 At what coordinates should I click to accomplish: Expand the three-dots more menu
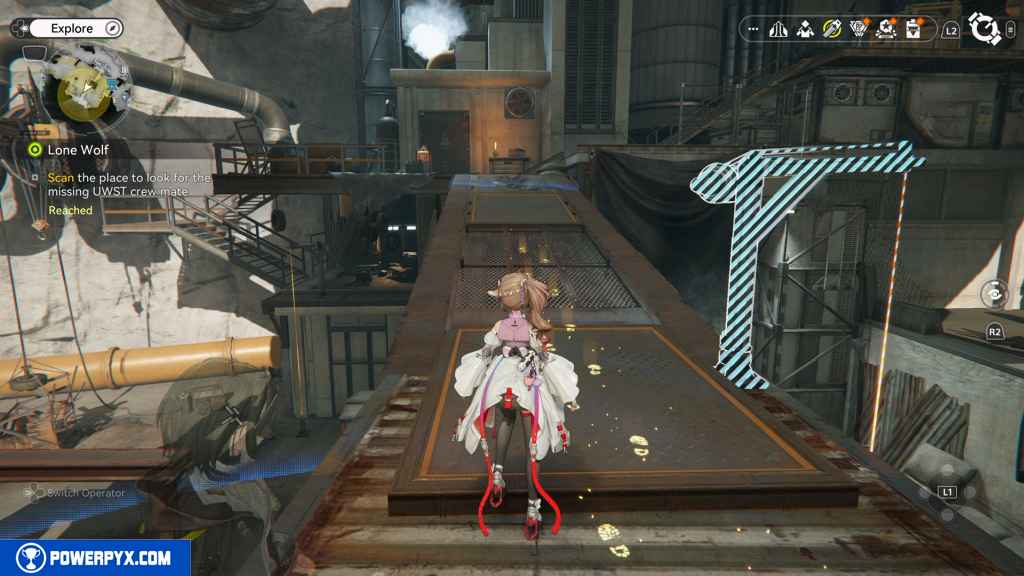coord(753,30)
